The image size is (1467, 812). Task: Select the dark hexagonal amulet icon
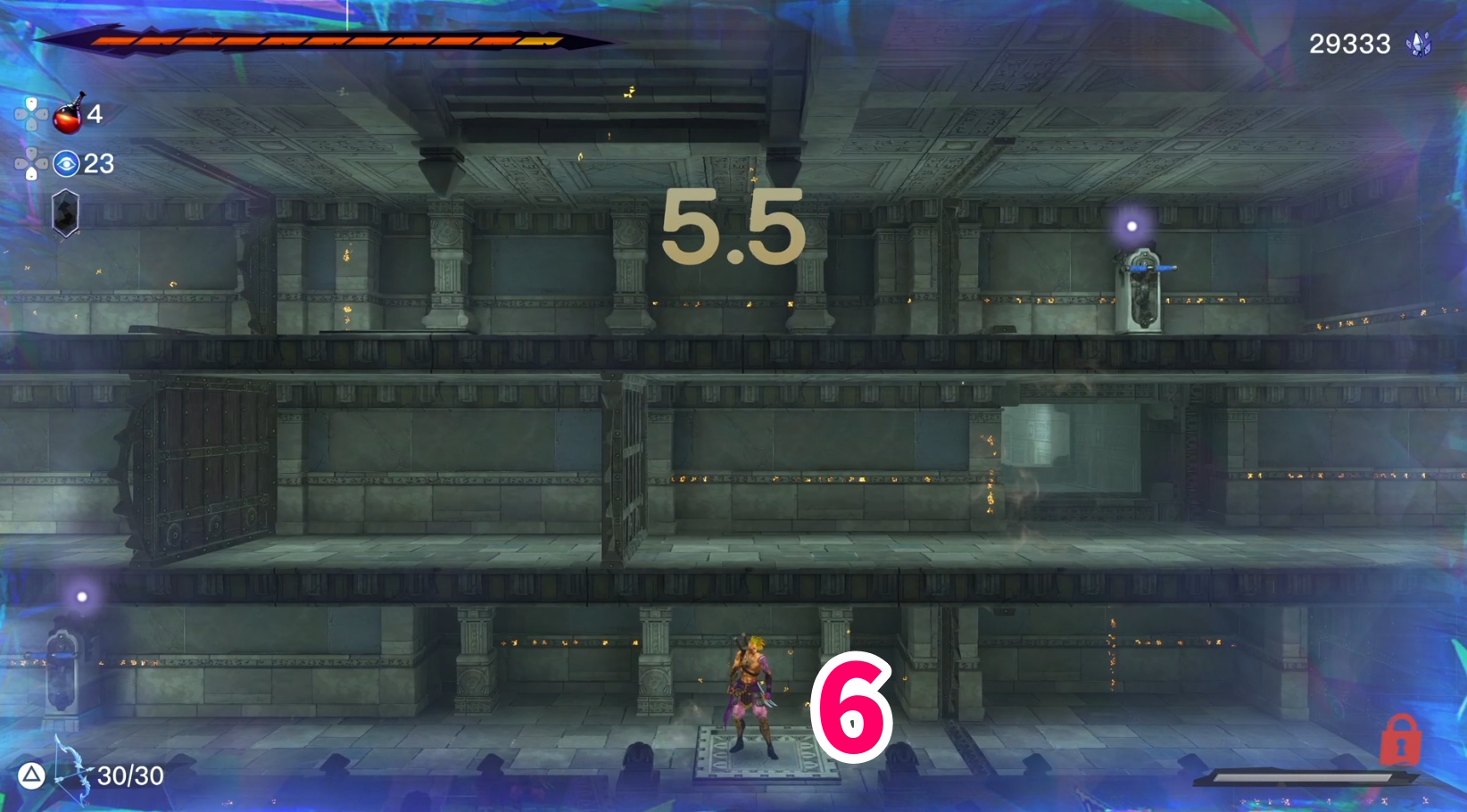point(65,213)
